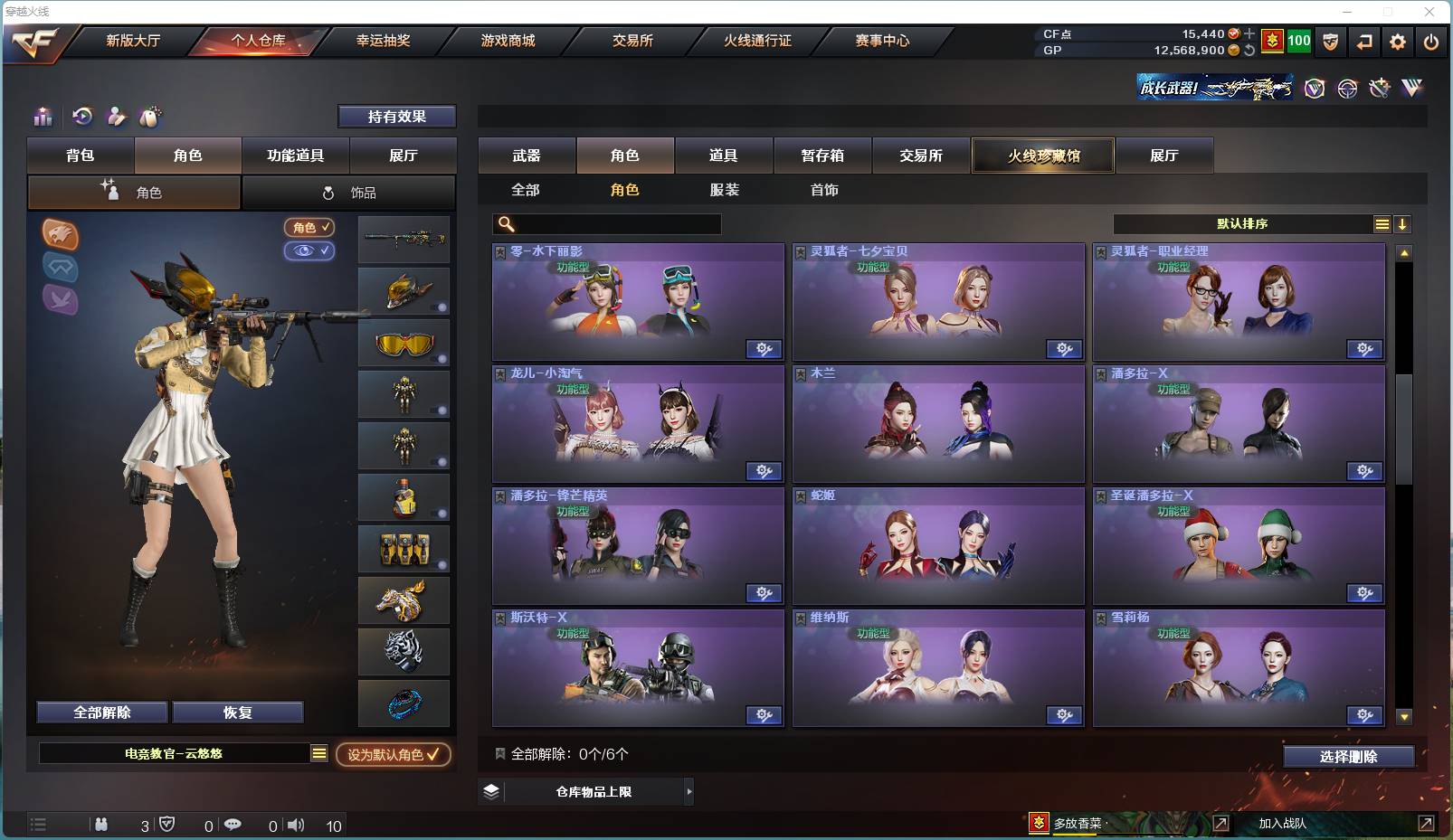The width and height of the screenshot is (1453, 840).
Task: Switch to the 火线珍藏馆 tab
Action: pyautogui.click(x=1042, y=155)
